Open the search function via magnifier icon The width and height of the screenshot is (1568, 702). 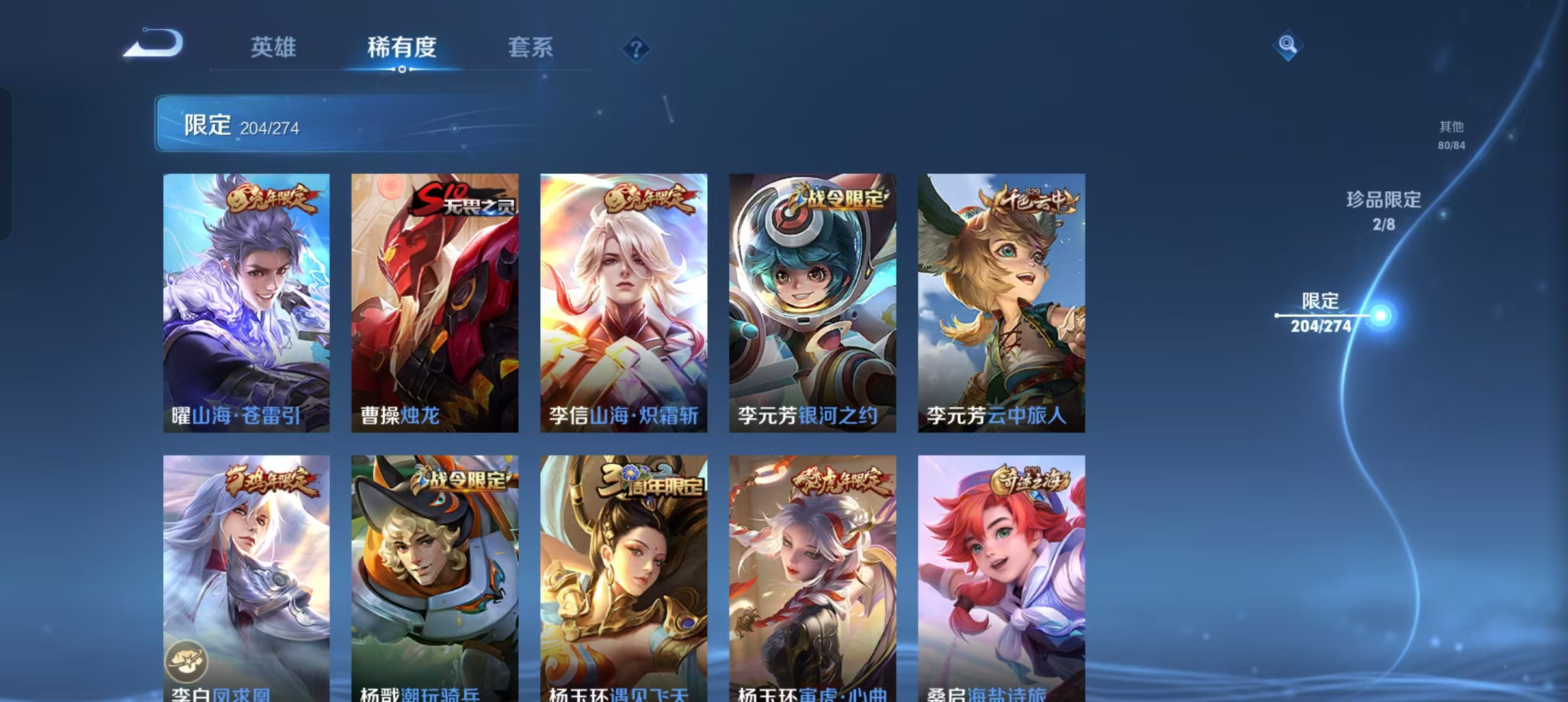pyautogui.click(x=1287, y=46)
